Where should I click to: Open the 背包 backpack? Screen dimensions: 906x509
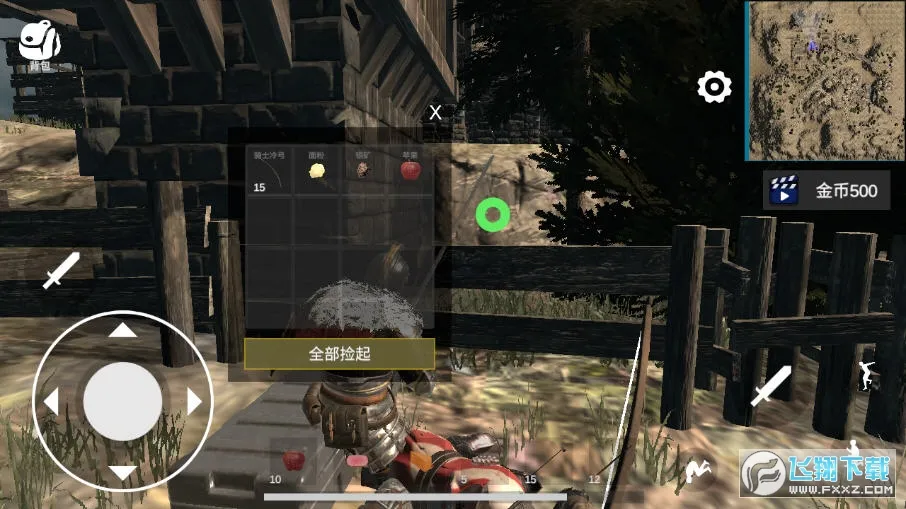(40, 45)
